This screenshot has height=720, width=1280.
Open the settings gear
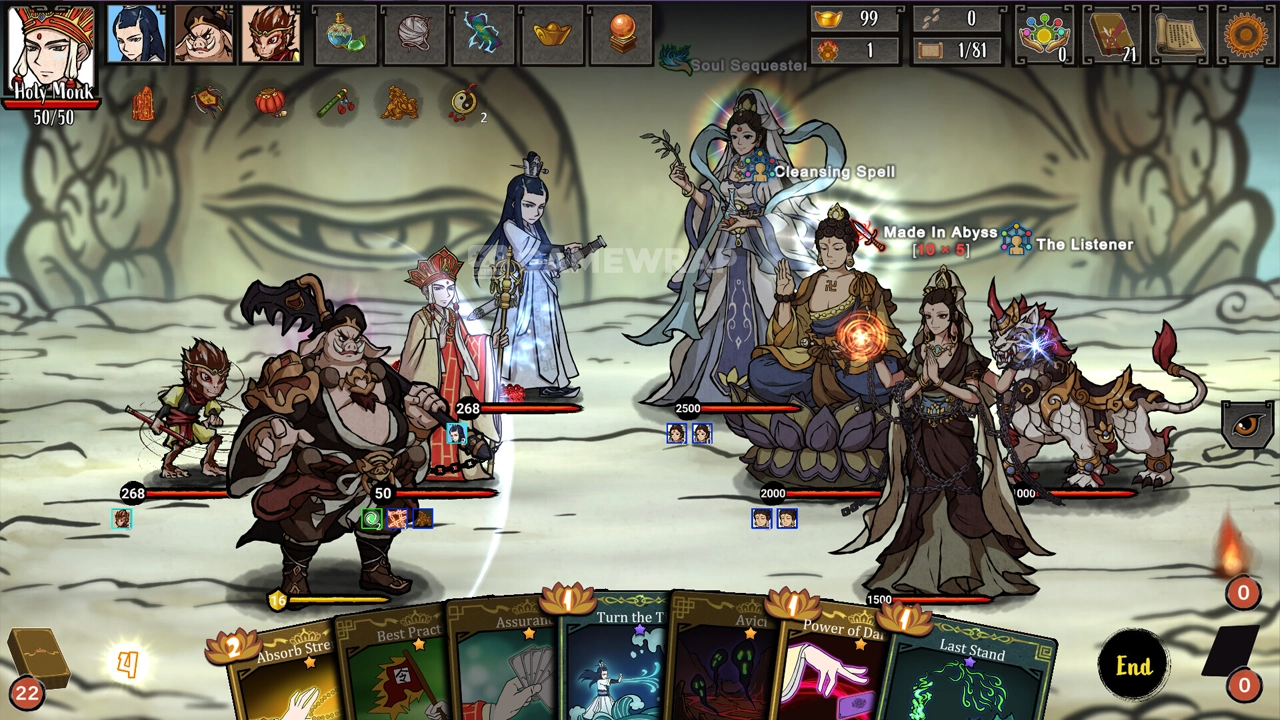1245,35
